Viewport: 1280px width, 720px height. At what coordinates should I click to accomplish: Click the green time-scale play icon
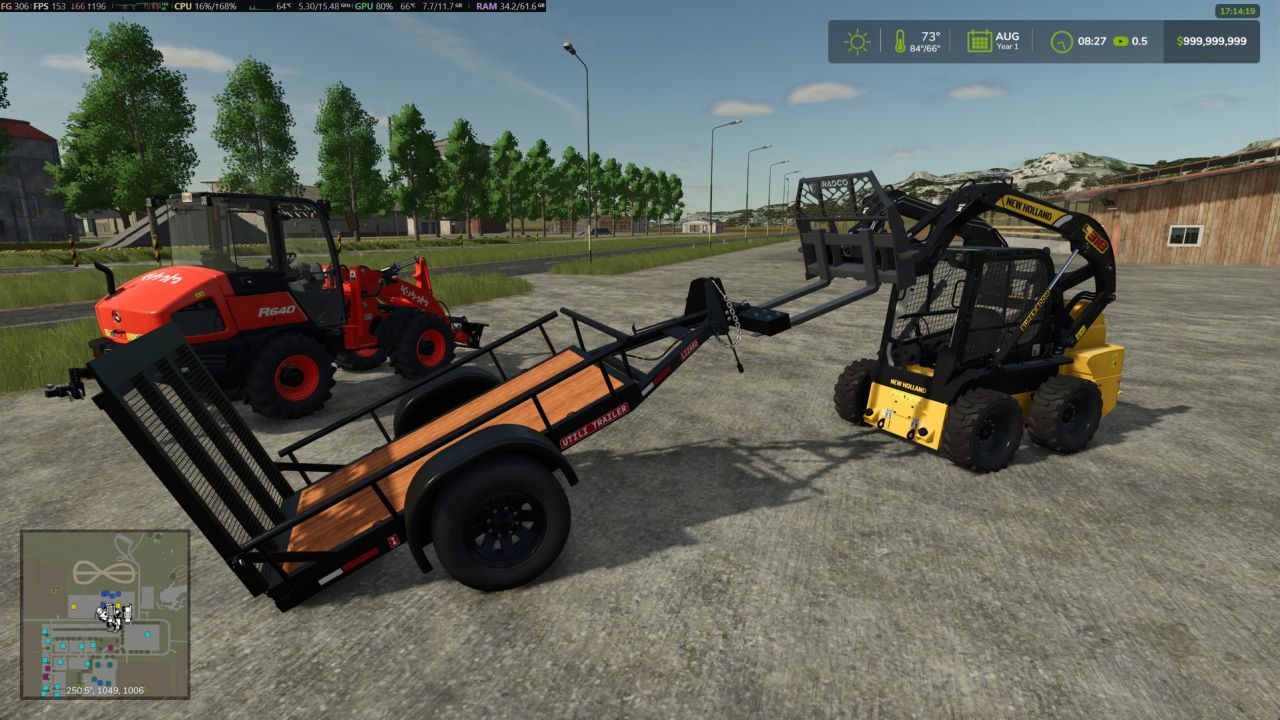pyautogui.click(x=1120, y=42)
